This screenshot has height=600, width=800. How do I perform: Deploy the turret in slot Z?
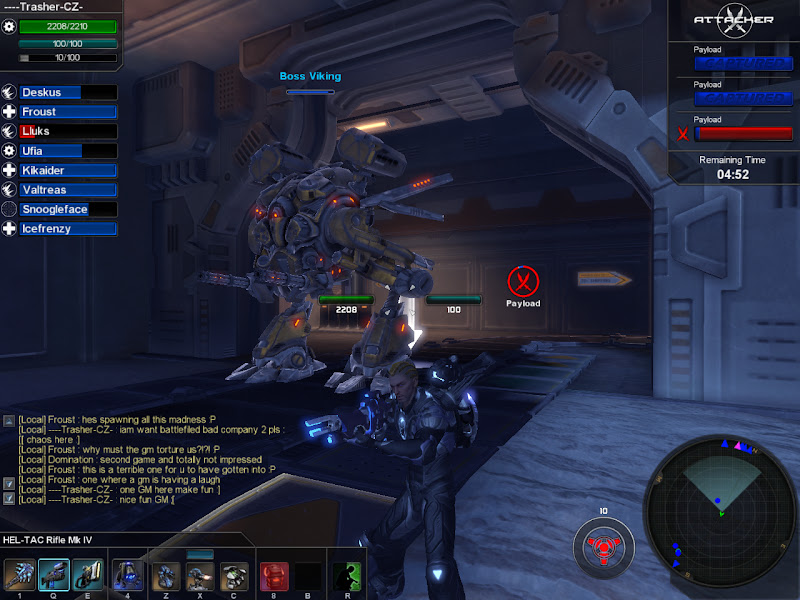(167, 575)
